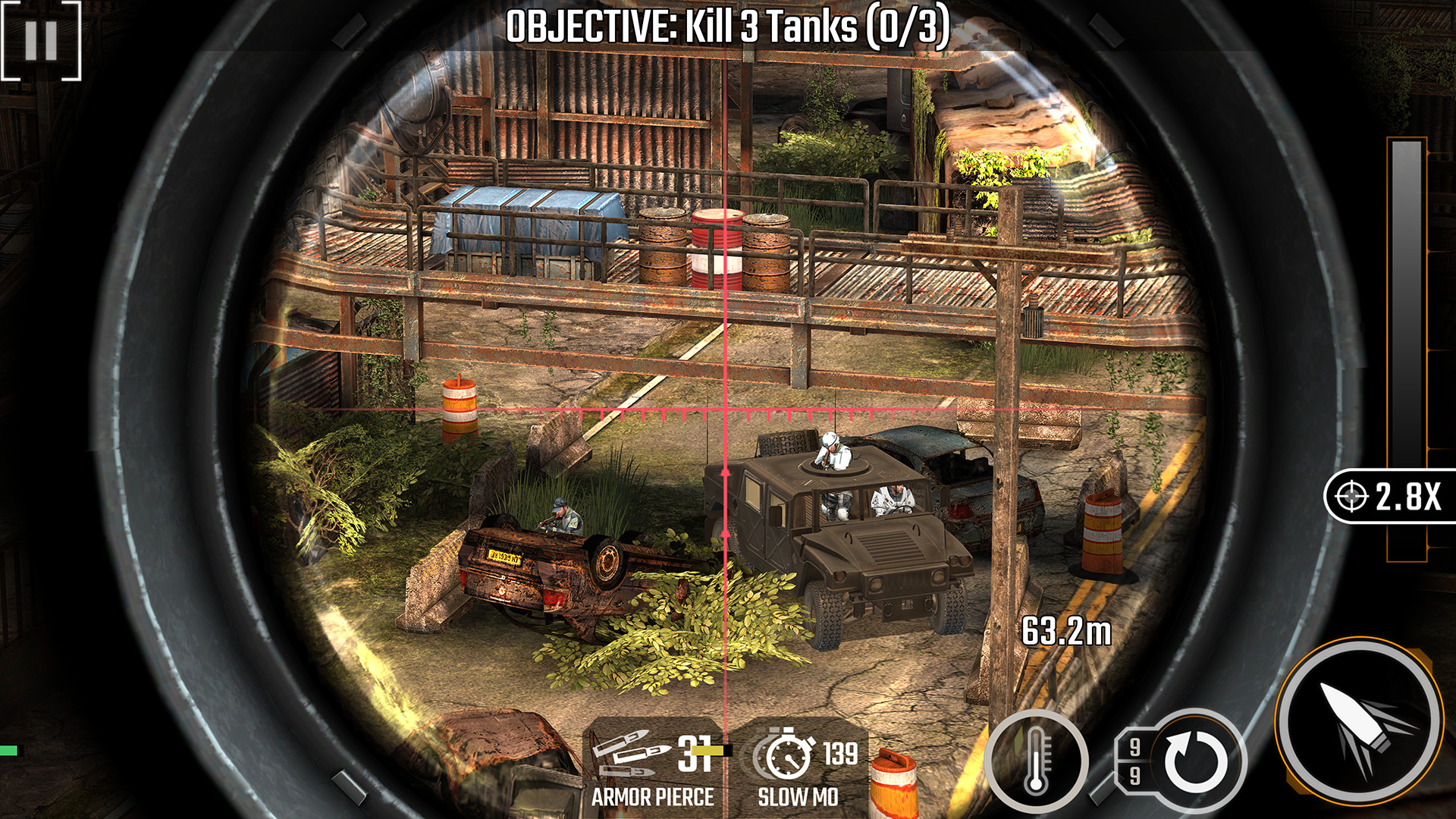Pause the game
The image size is (1456, 819).
pyautogui.click(x=42, y=42)
